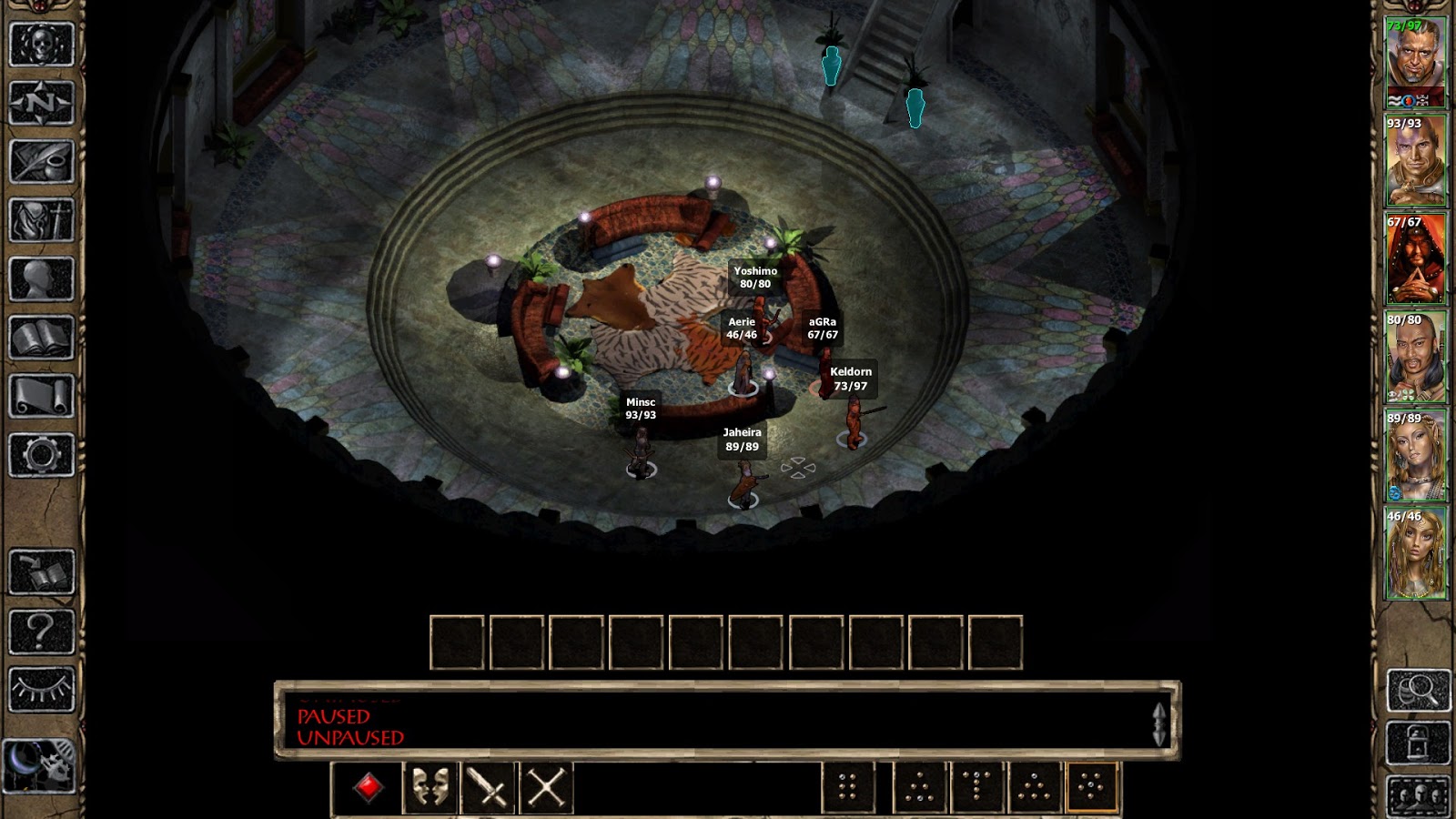This screenshot has width=1456, height=819.
Task: Toggle the closed-eye hide interface button
Action: pyautogui.click(x=41, y=689)
